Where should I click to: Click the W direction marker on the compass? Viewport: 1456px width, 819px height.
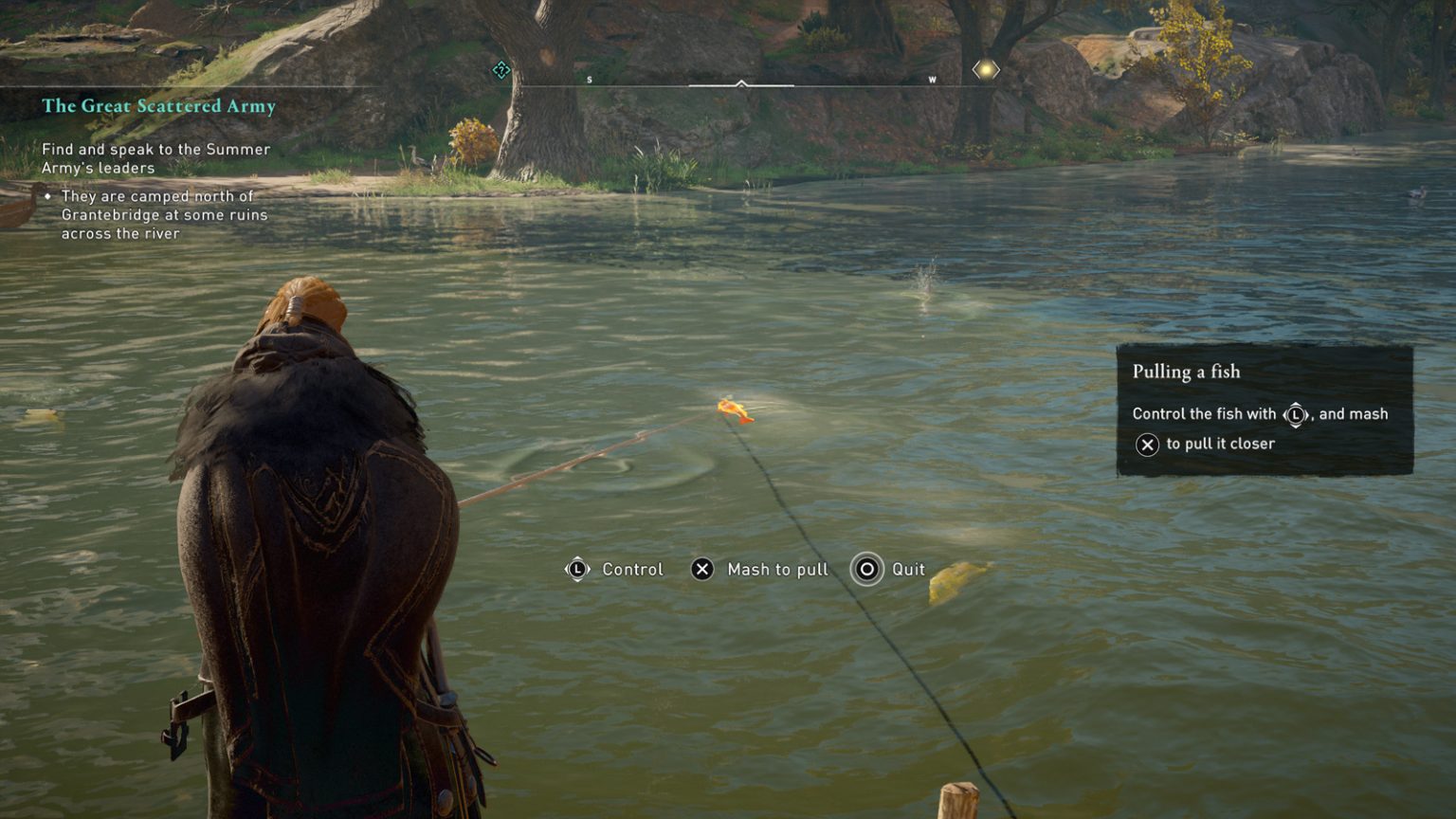pyautogui.click(x=934, y=81)
